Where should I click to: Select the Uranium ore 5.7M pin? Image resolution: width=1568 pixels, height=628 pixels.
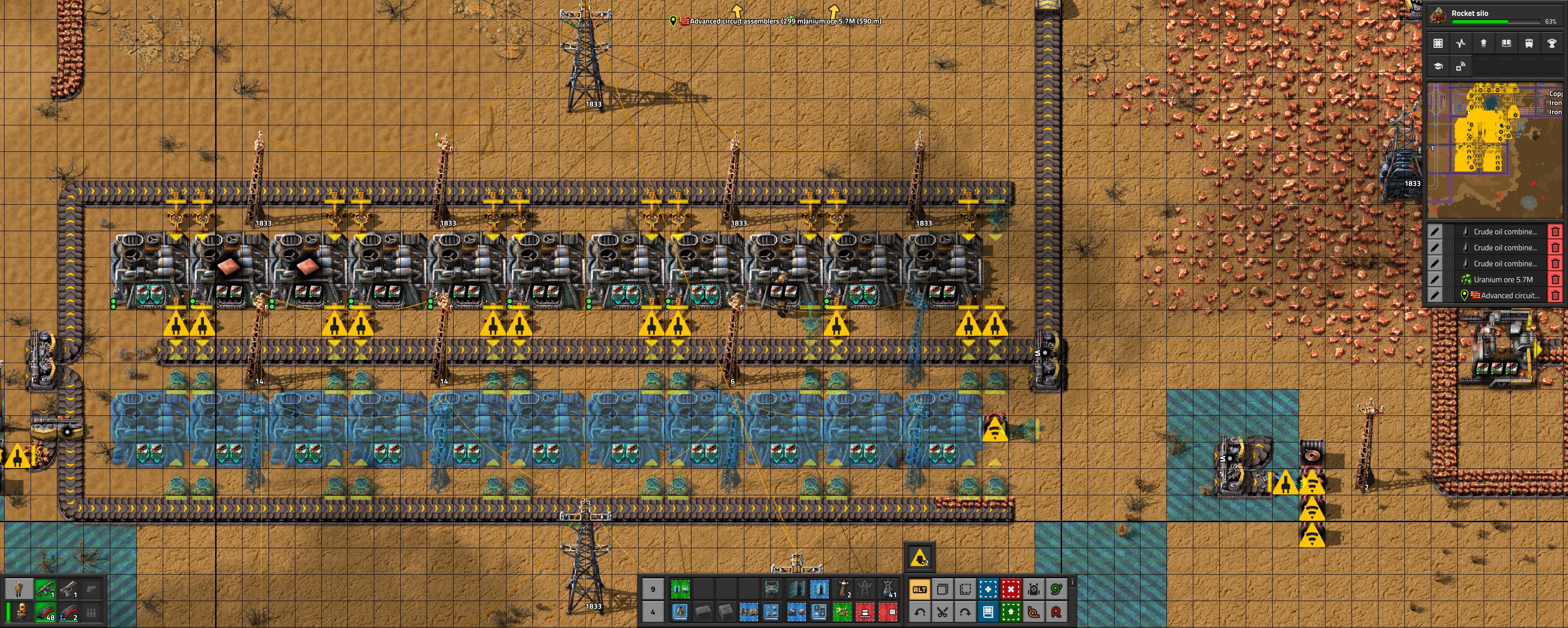tap(1503, 280)
